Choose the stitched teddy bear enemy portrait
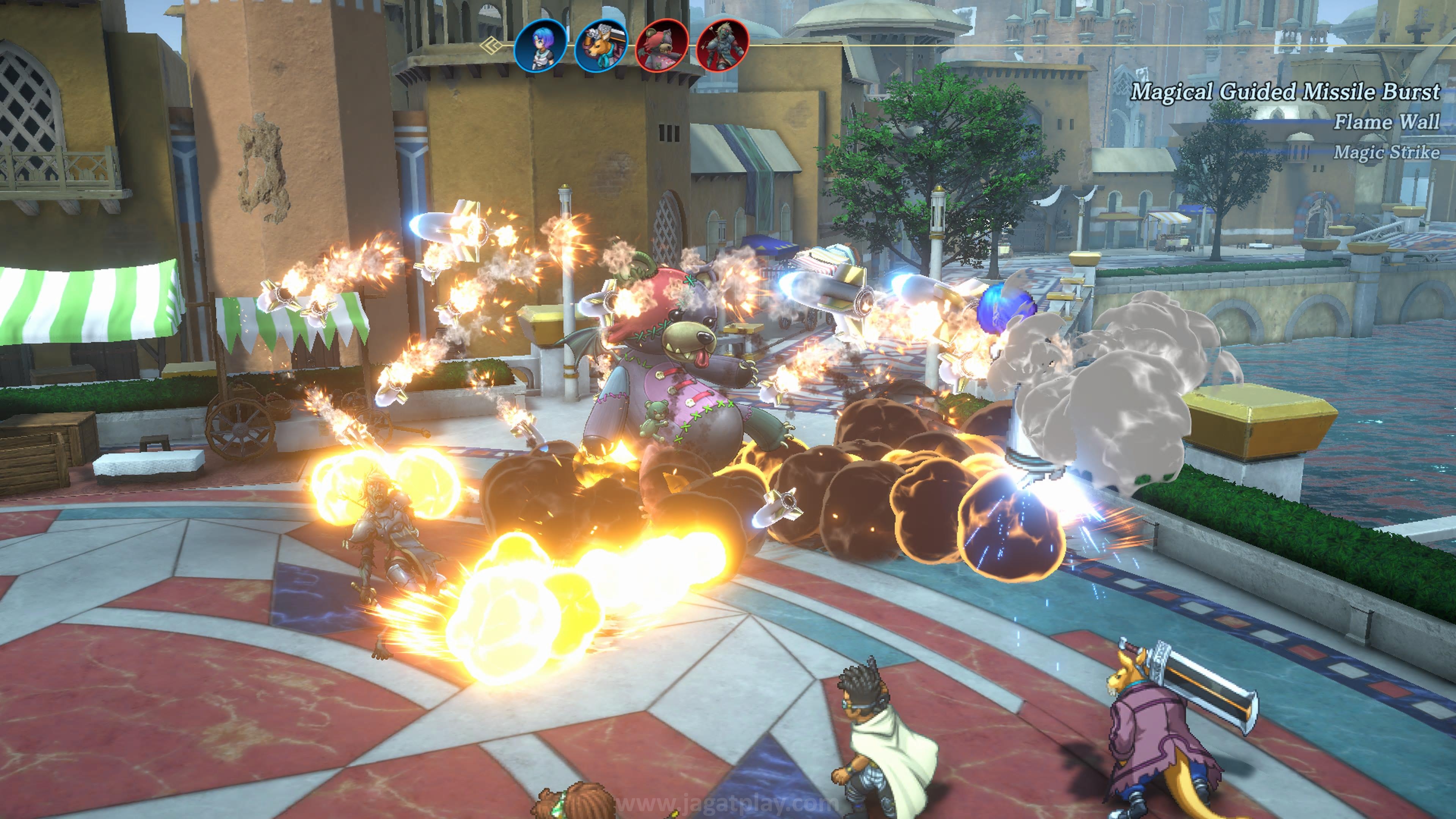Image resolution: width=1456 pixels, height=819 pixels. (662, 46)
